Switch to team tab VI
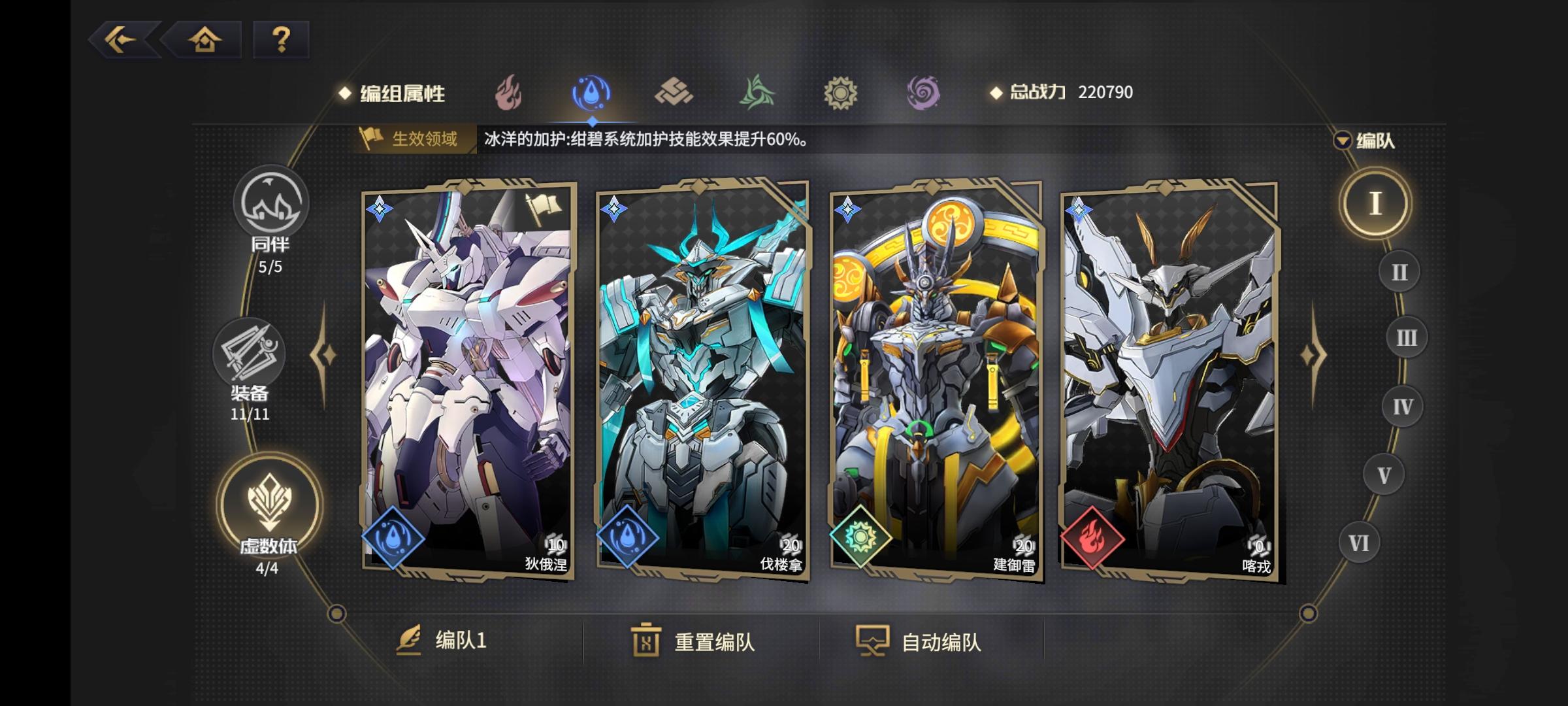The width and height of the screenshot is (1568, 706). (x=1360, y=541)
